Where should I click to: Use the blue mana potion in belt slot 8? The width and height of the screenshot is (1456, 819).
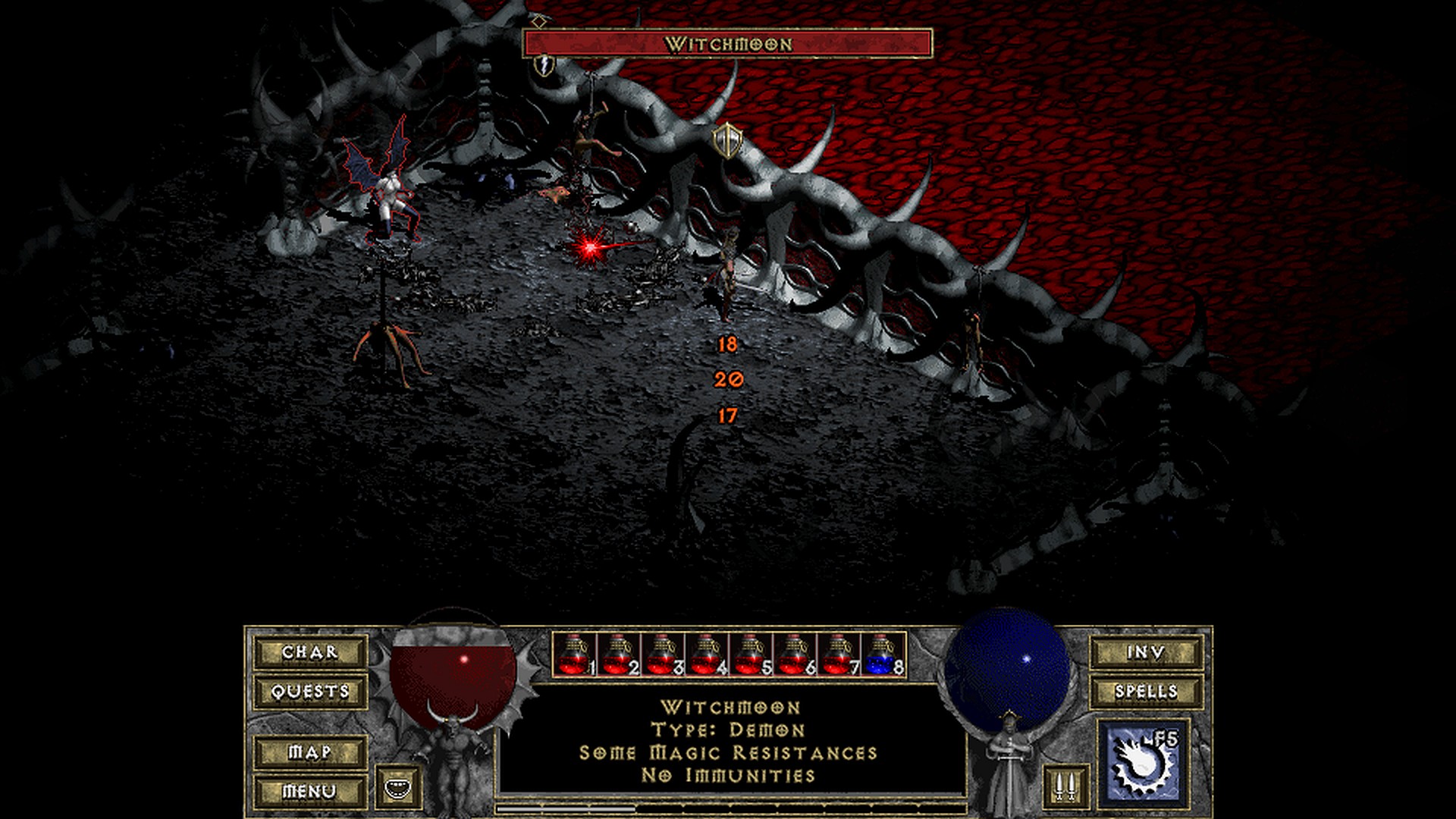883,654
